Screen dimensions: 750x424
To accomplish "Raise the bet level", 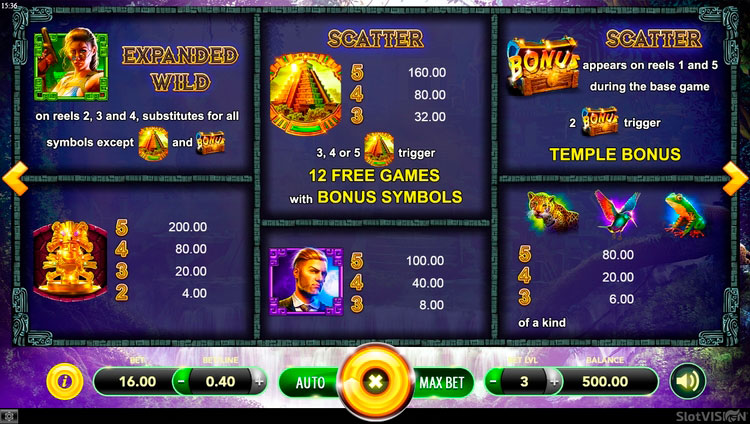I will click(550, 381).
